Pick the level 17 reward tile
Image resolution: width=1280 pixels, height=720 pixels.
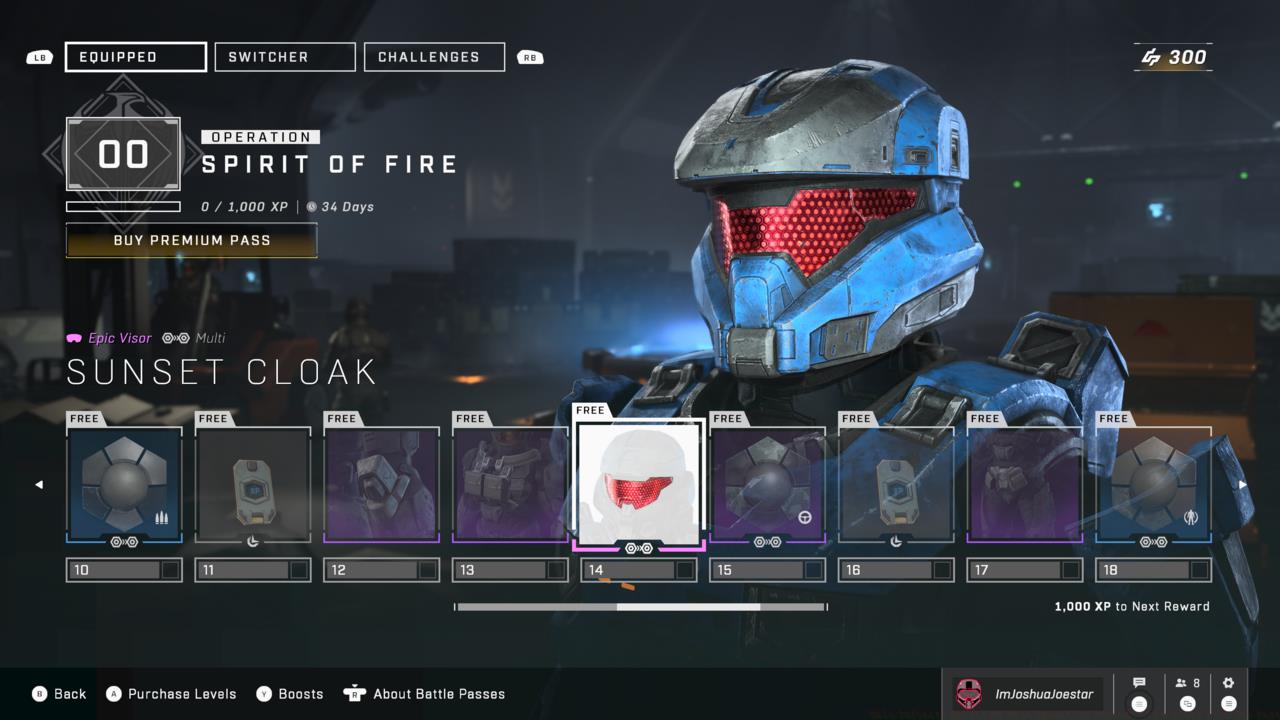pos(1024,486)
